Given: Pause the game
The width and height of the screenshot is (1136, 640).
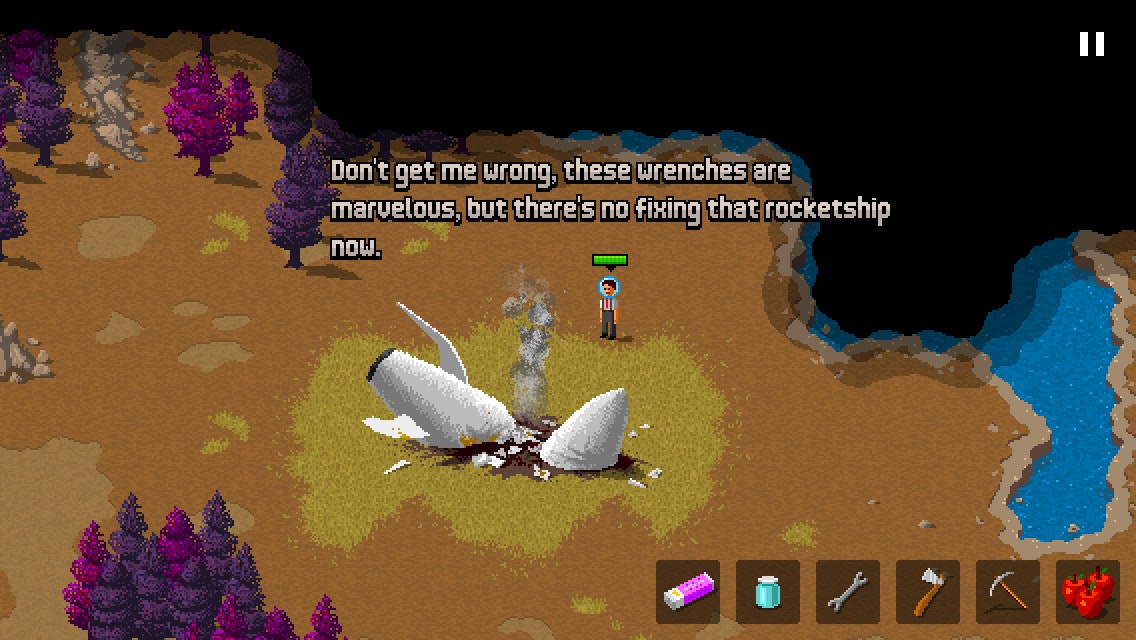Looking at the screenshot, I should [x=1091, y=44].
